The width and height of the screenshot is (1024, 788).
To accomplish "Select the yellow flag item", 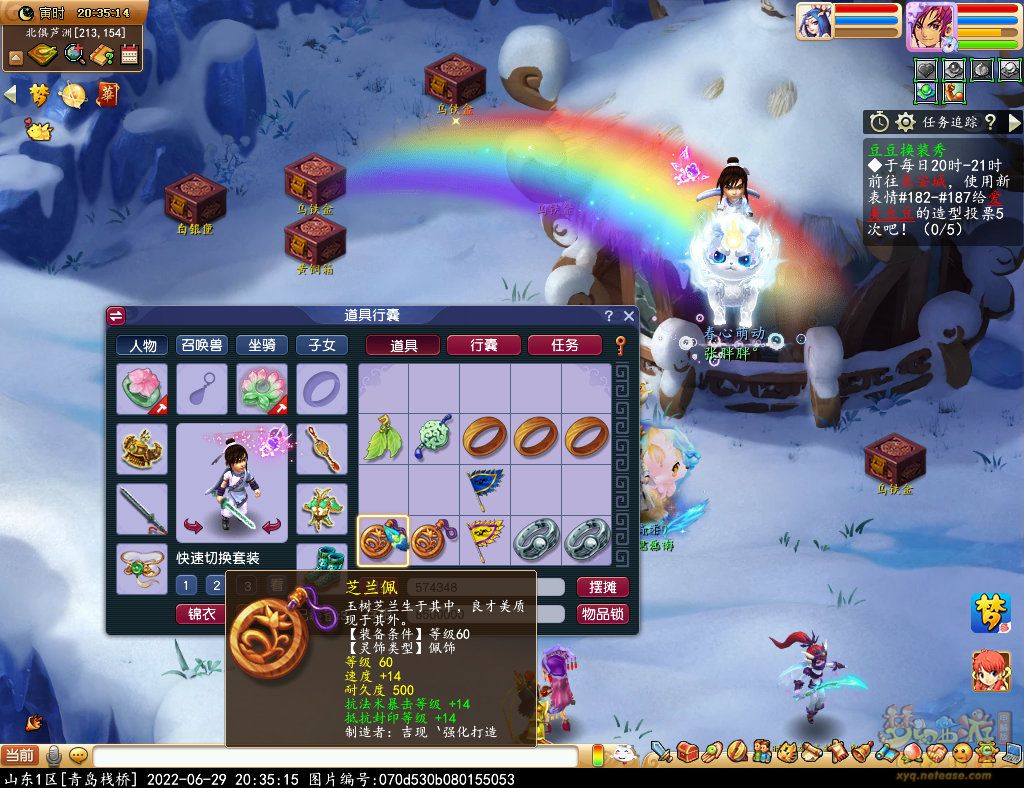I will coord(485,540).
